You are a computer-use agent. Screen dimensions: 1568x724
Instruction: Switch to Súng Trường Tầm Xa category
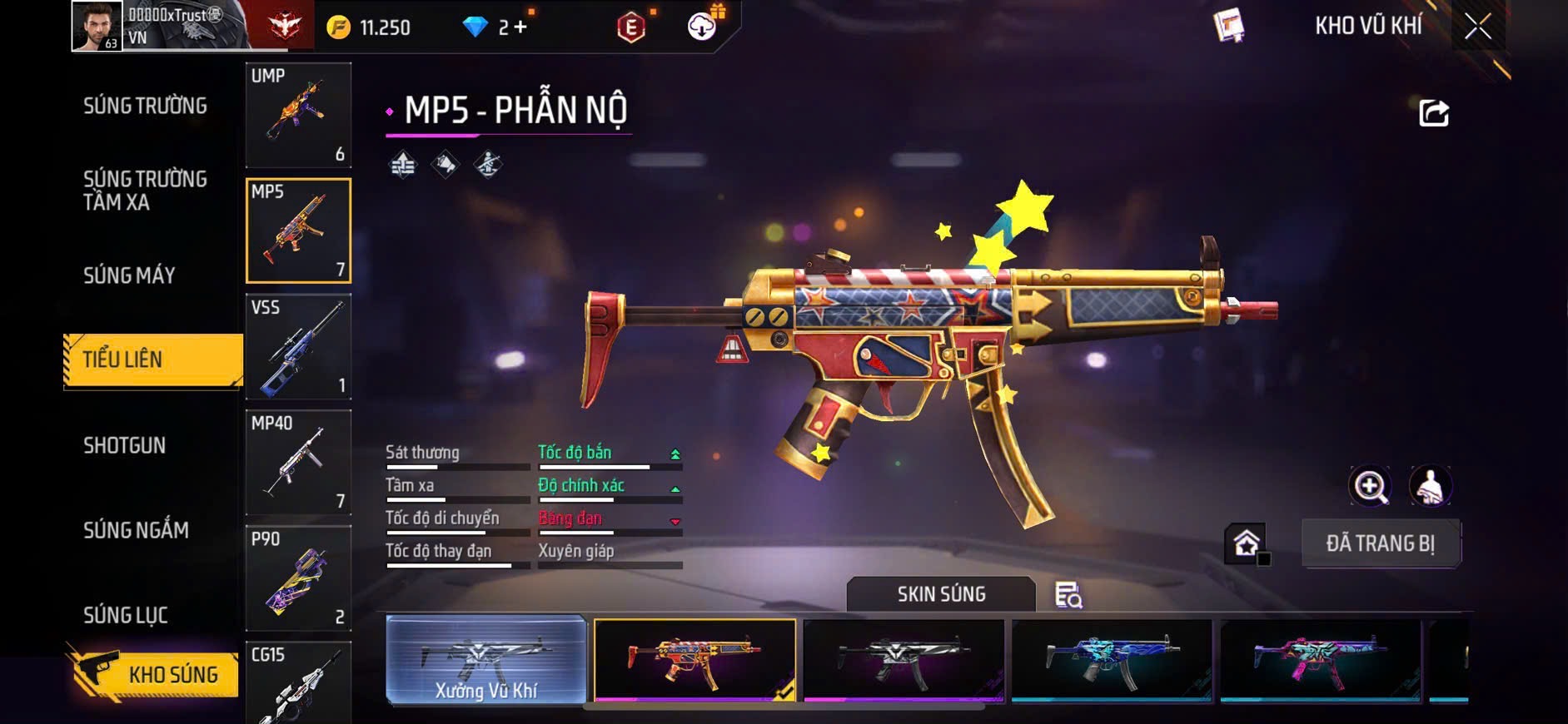[x=145, y=191]
